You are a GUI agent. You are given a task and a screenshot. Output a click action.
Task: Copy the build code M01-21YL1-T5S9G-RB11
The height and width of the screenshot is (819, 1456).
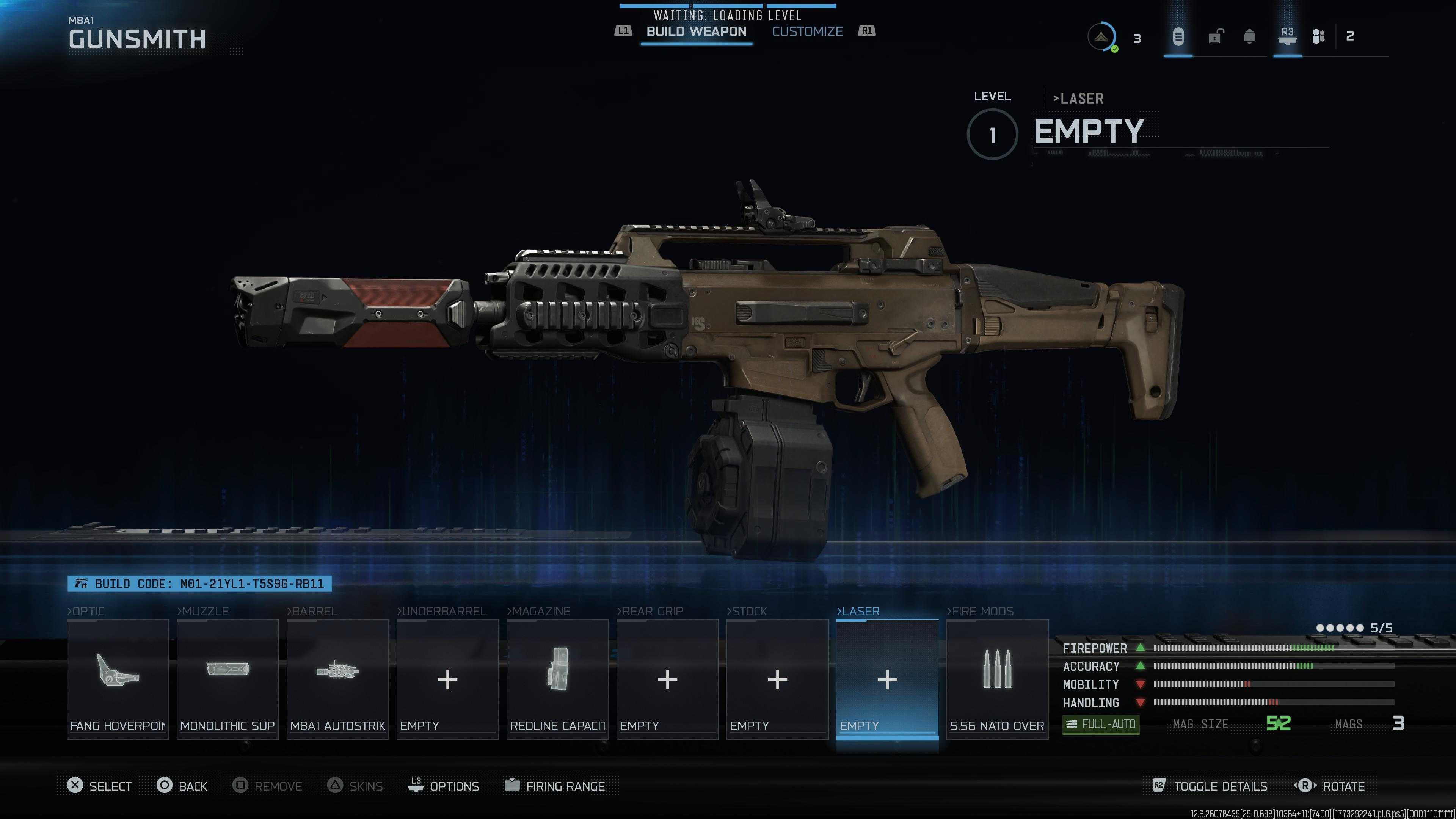199,584
